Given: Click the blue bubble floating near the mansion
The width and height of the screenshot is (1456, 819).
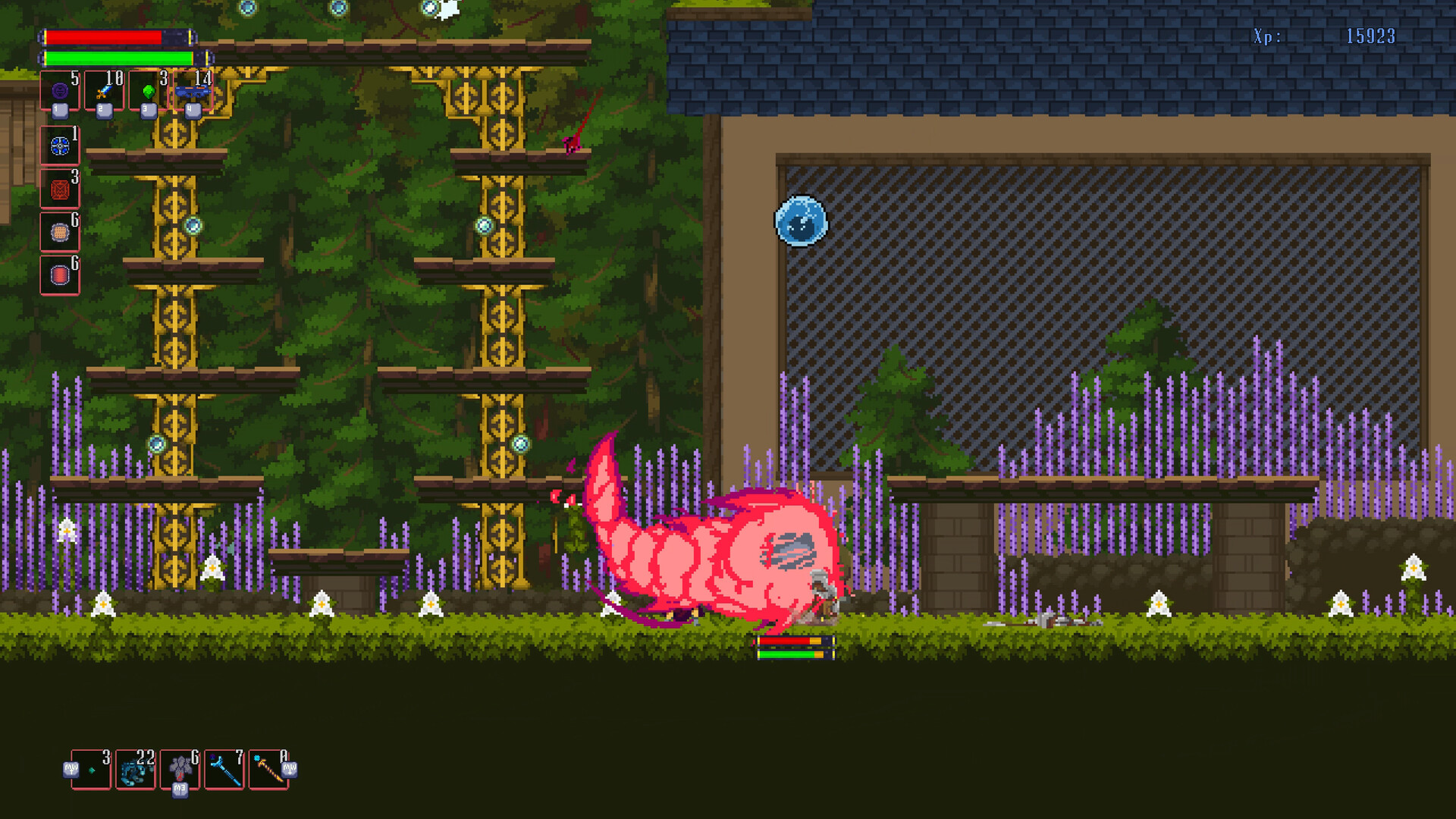Looking at the screenshot, I should coord(800,221).
